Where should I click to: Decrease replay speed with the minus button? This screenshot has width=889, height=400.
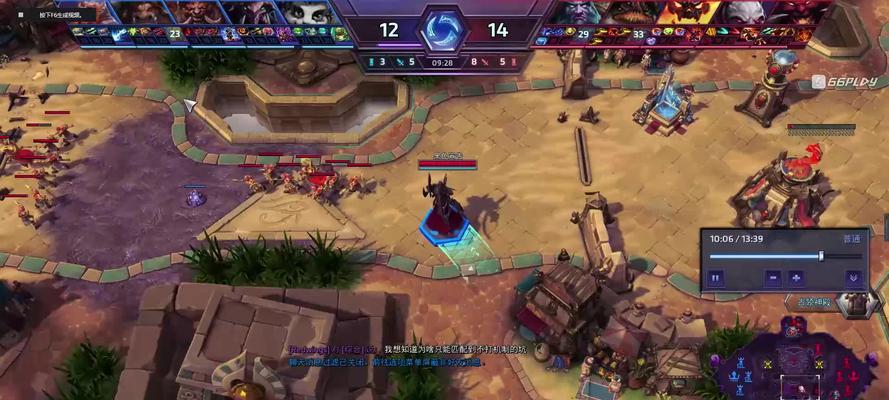[772, 277]
